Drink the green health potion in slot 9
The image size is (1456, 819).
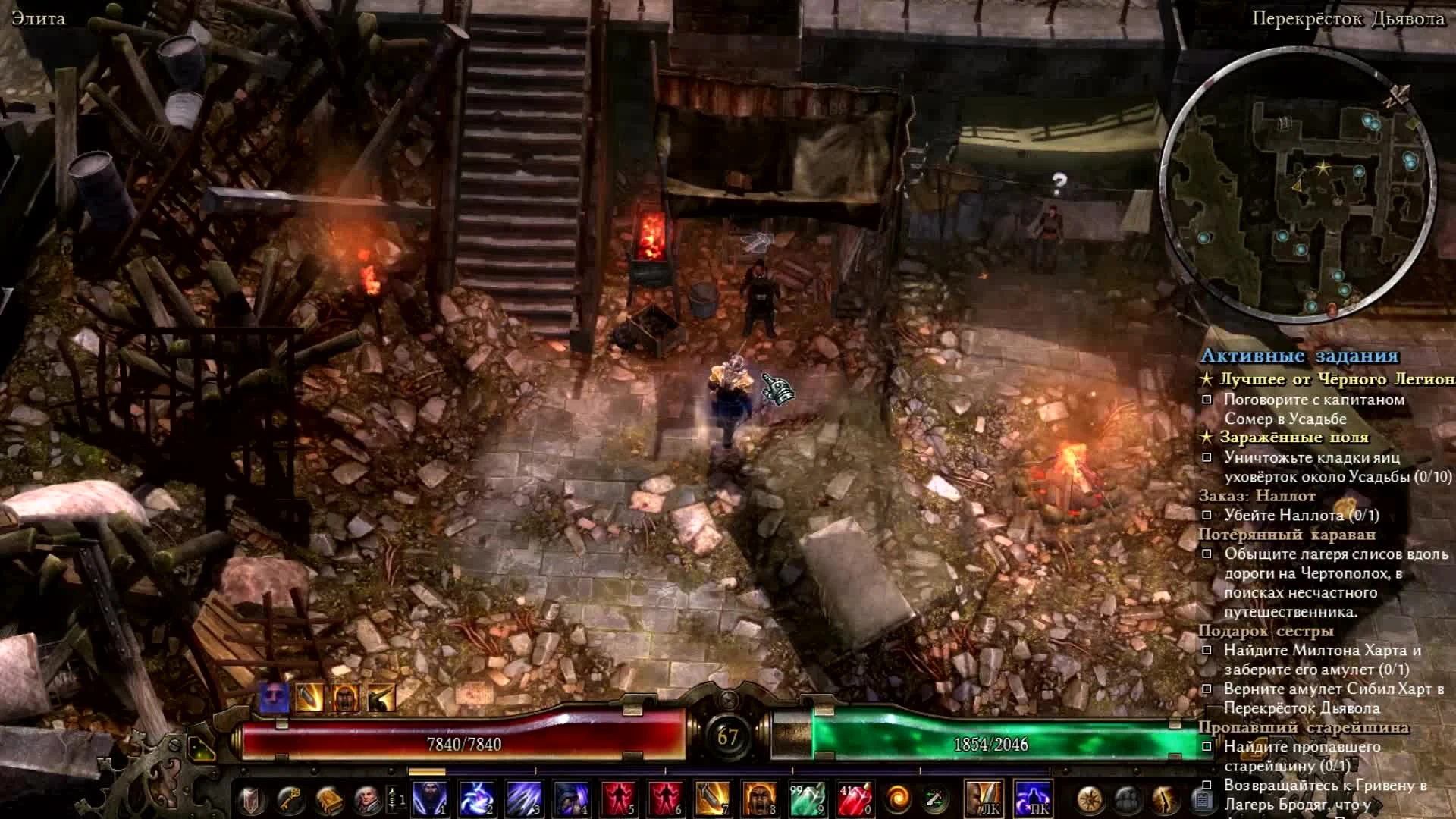808,799
